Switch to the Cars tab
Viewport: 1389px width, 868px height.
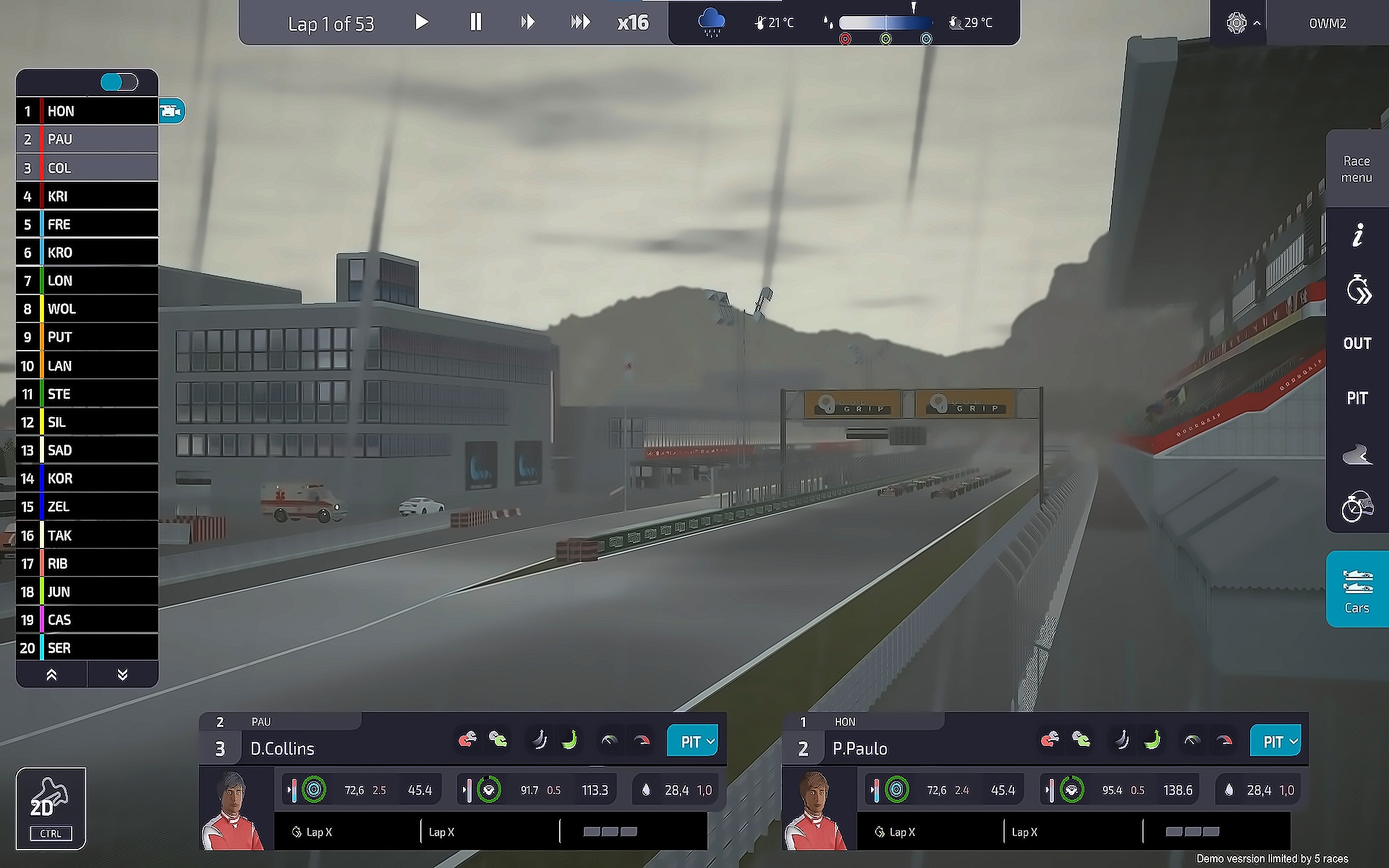1357,589
